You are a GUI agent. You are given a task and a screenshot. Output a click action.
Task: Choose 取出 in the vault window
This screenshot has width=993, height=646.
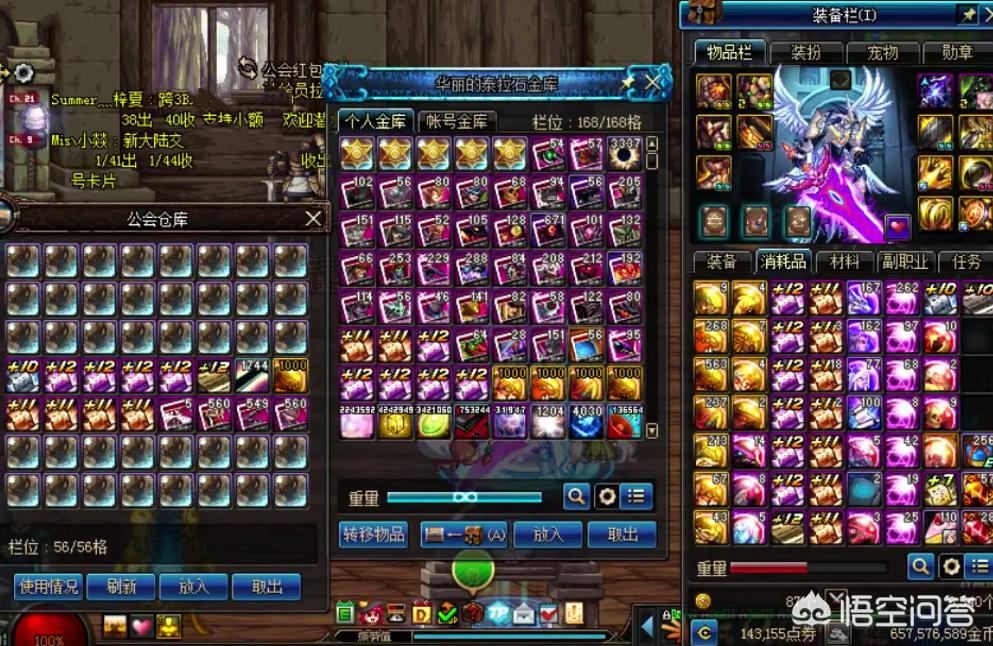tap(622, 534)
